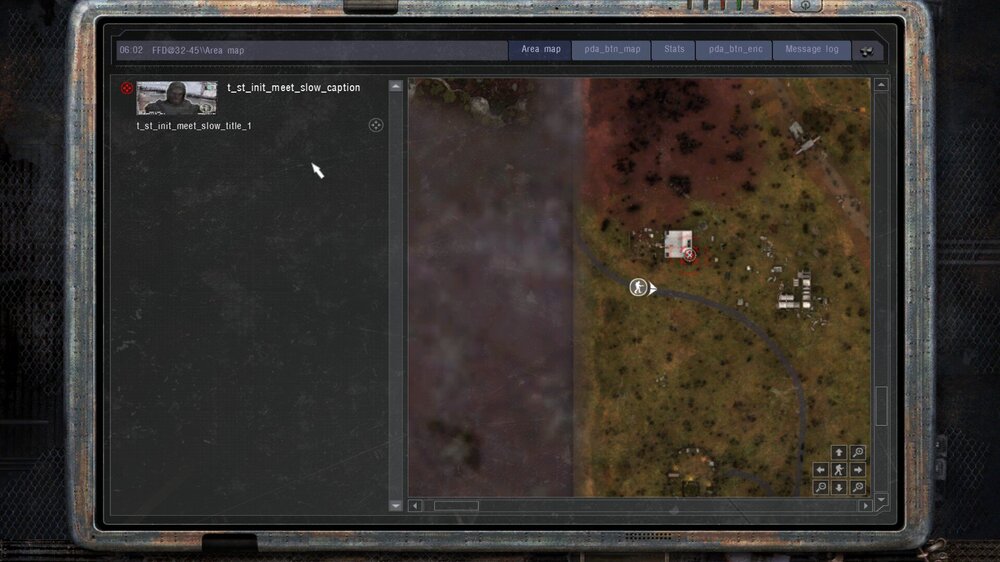Image resolution: width=1000 pixels, height=562 pixels.
Task: Pan the map down with the arrow button
Action: [839, 488]
